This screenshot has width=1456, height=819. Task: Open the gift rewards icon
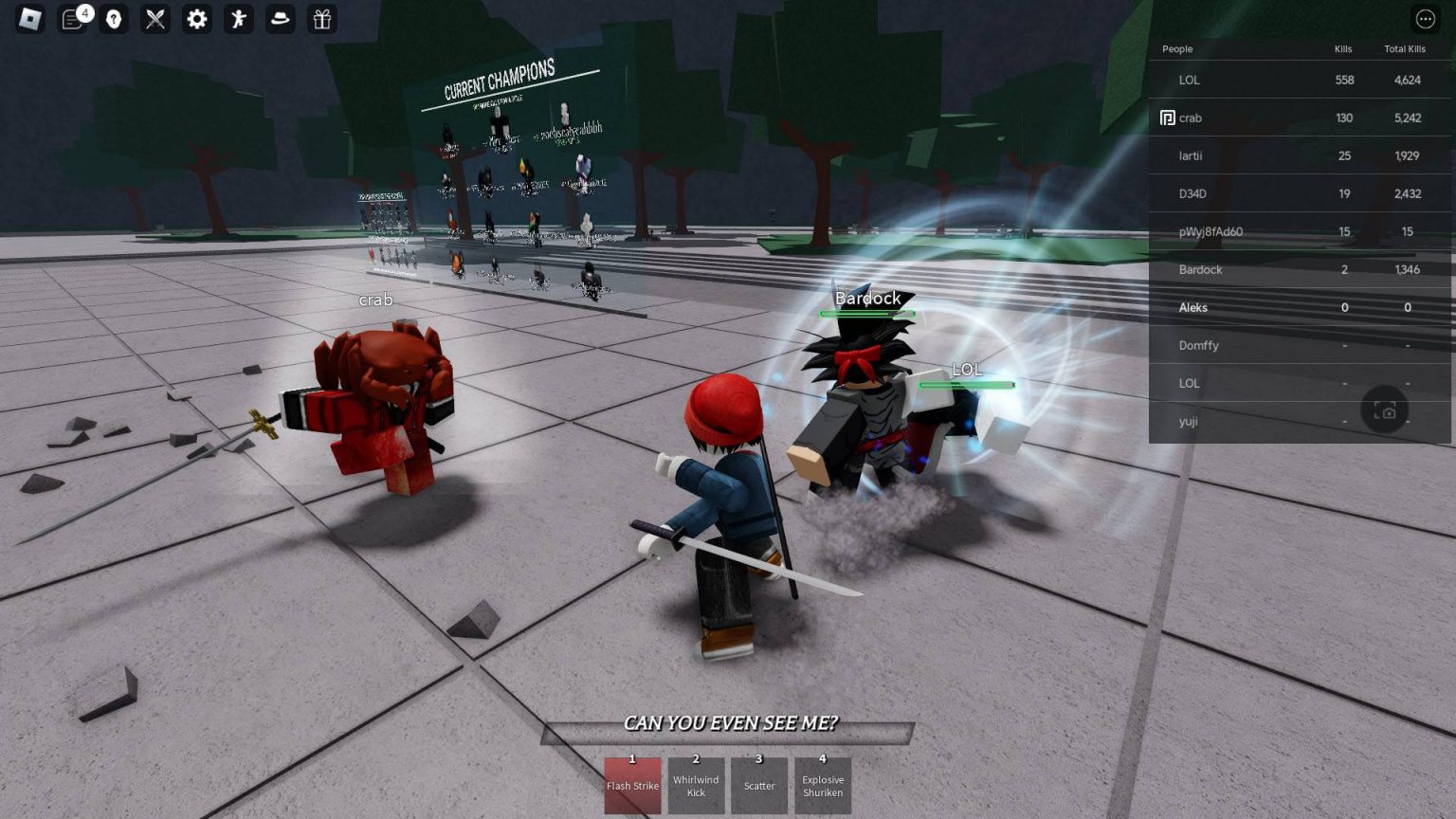(x=321, y=19)
